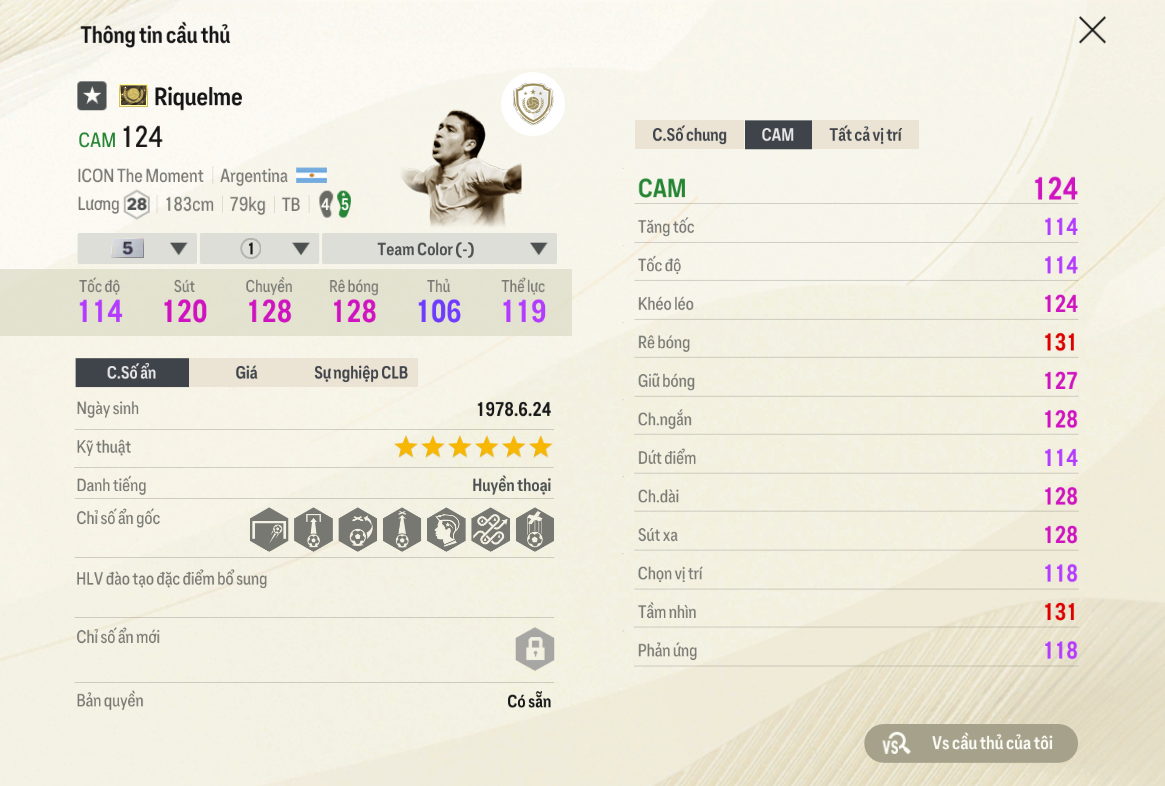Screen dimensions: 1165x786
Task: Select the locked new hidden stat slot
Action: point(534,650)
